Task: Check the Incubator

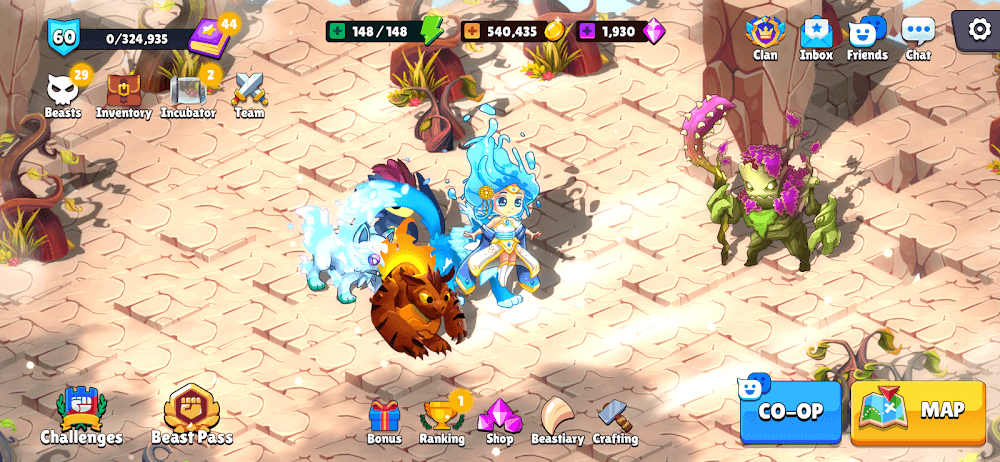Action: click(188, 94)
